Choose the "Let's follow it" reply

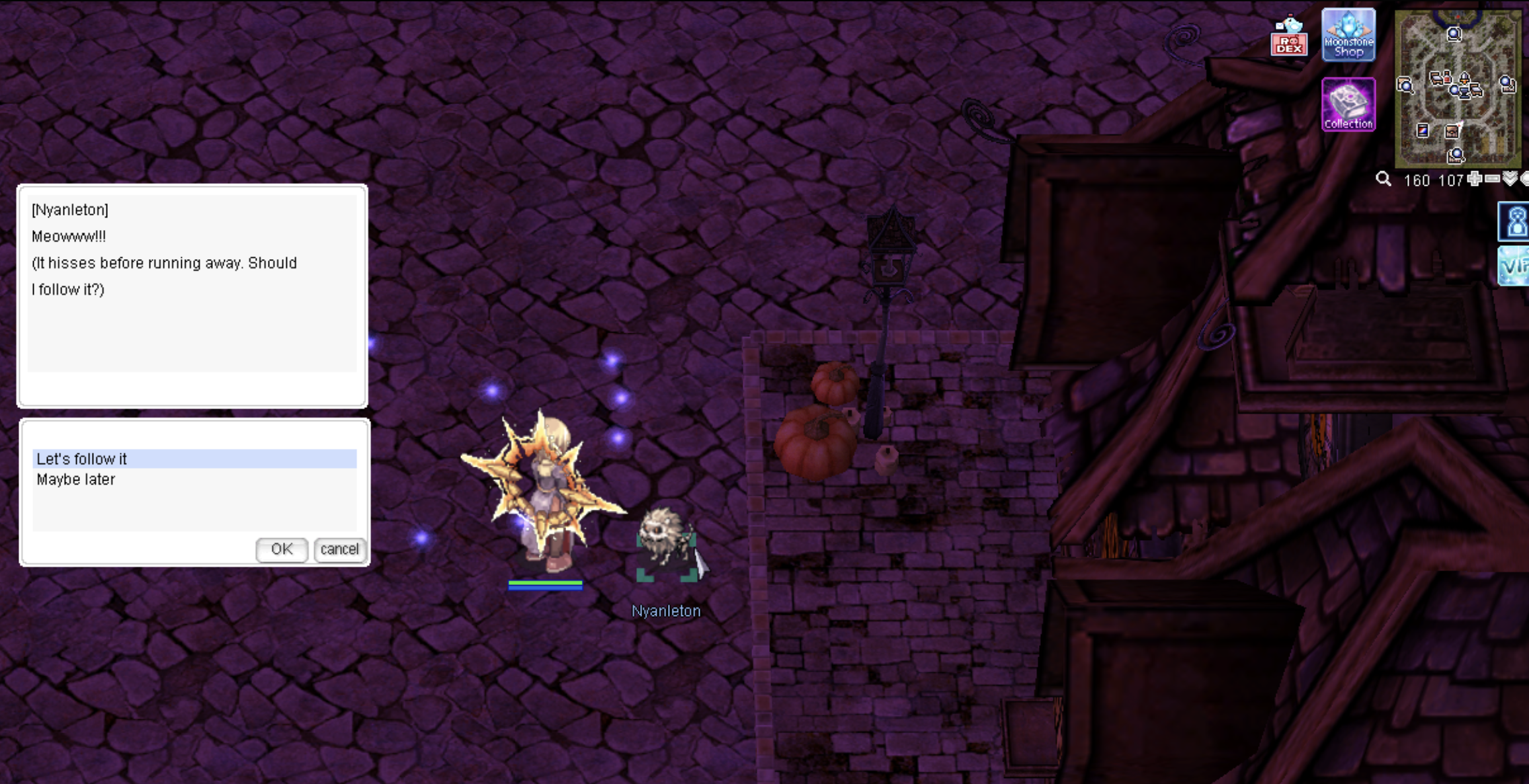coord(194,459)
